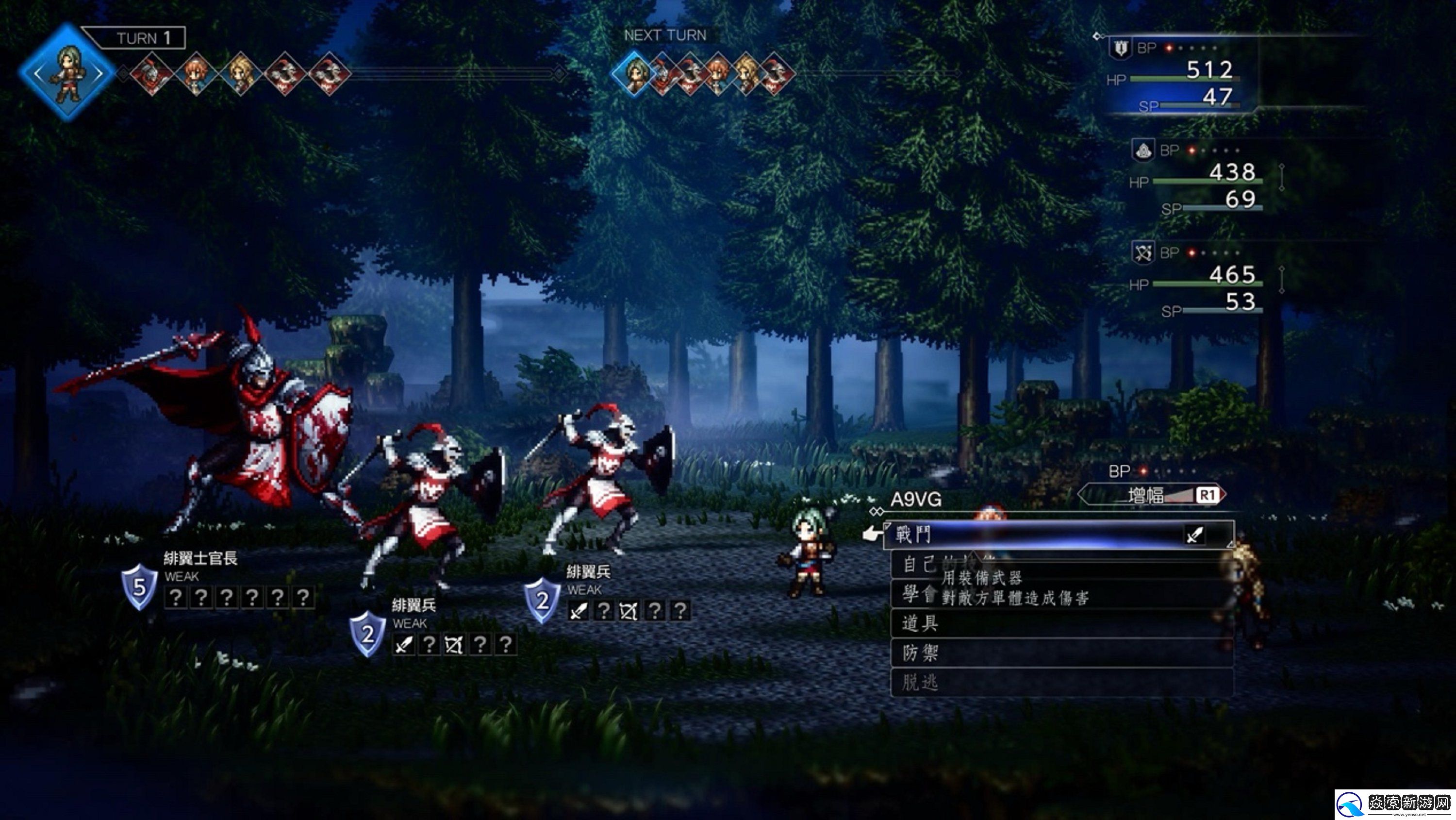The width and height of the screenshot is (1456, 820).
Task: Select the party member panel with 438 HP
Action: pos(1198,178)
